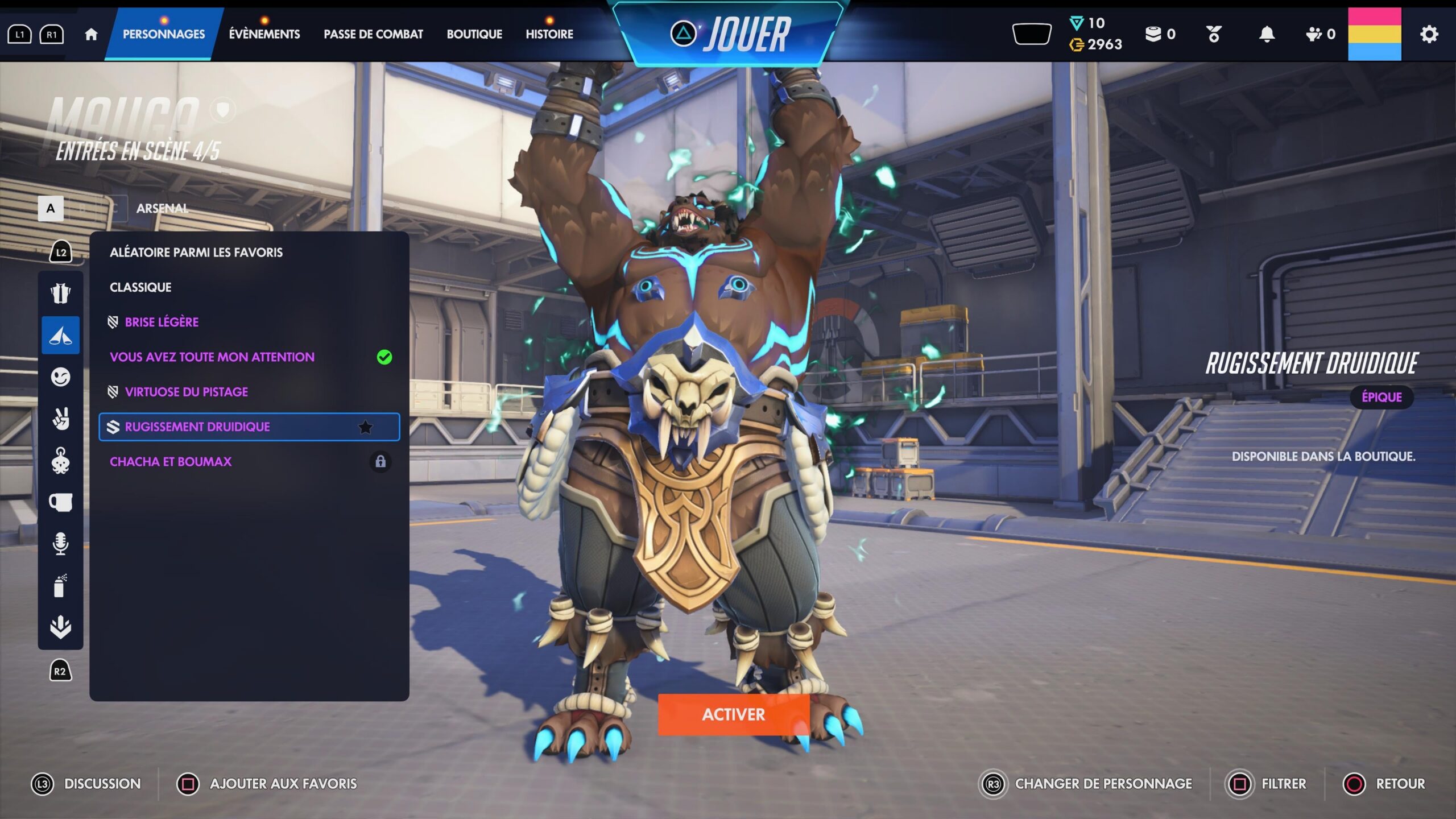1456x819 pixels.
Task: Select Vous avez toute mon attention
Action: tap(212, 357)
